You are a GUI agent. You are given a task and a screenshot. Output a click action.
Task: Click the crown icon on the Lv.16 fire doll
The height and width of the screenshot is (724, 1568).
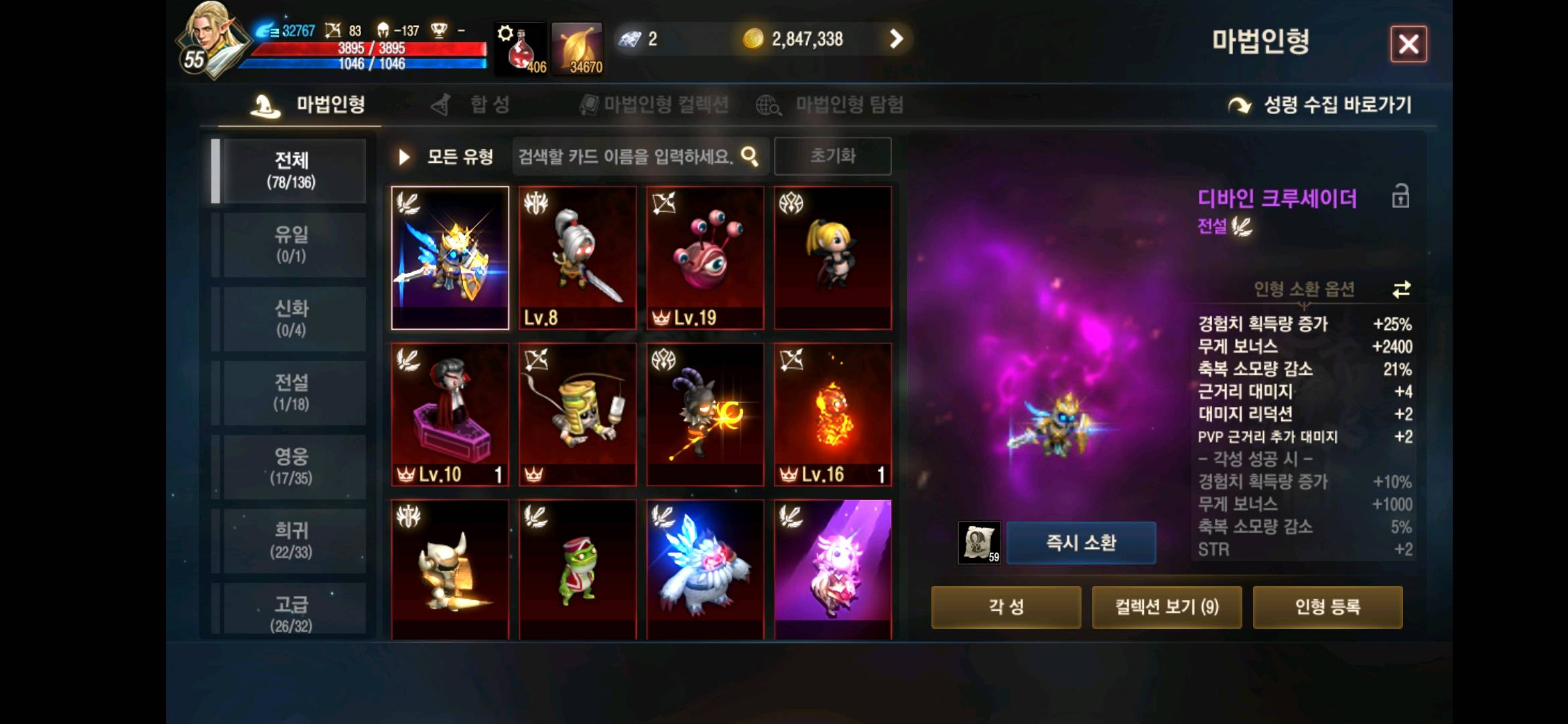point(789,474)
